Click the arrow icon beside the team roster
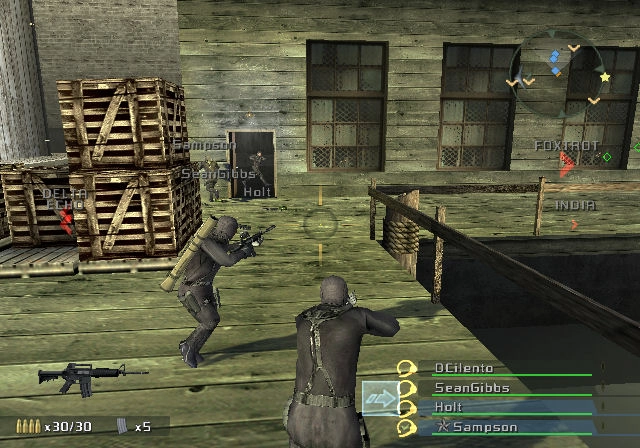 [379, 398]
